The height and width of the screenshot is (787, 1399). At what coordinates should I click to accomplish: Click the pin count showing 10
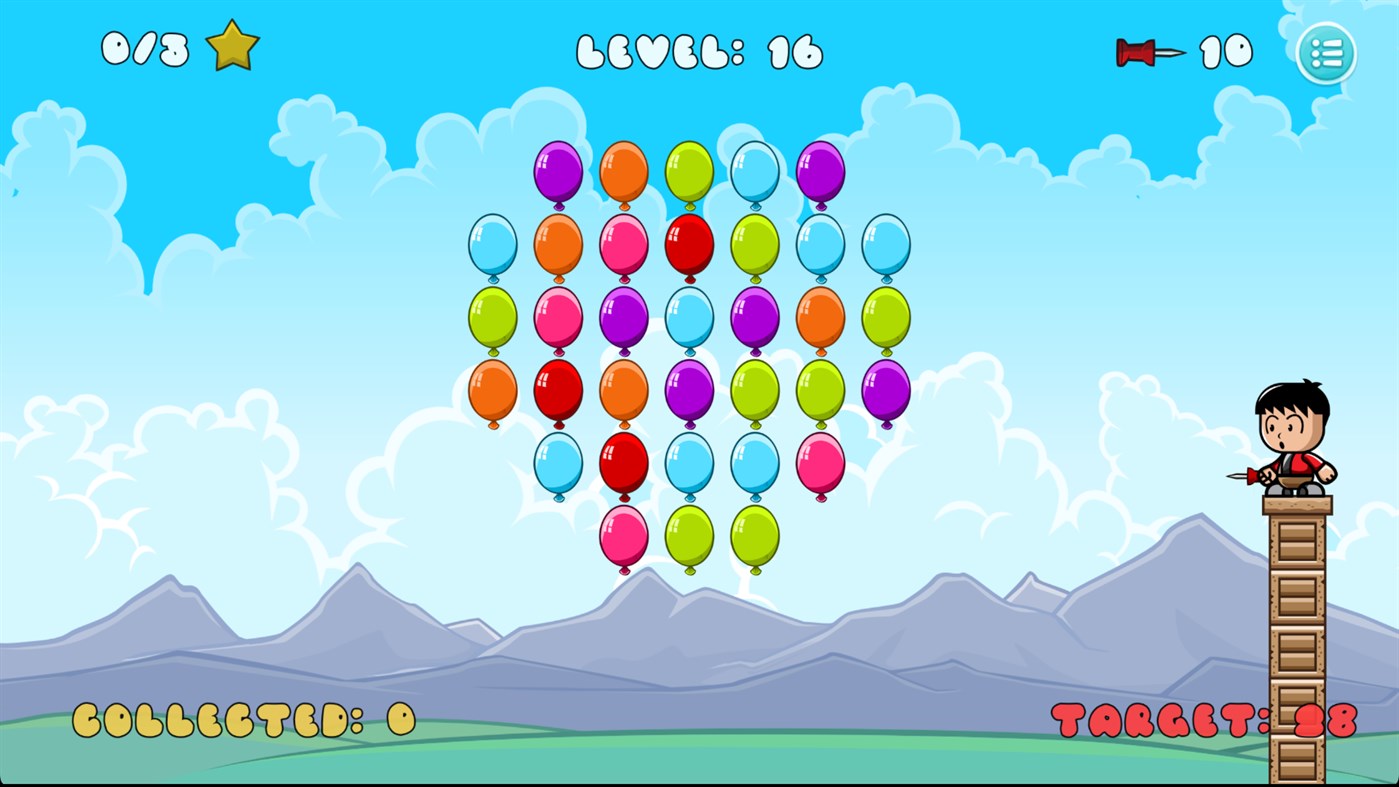pos(1225,50)
